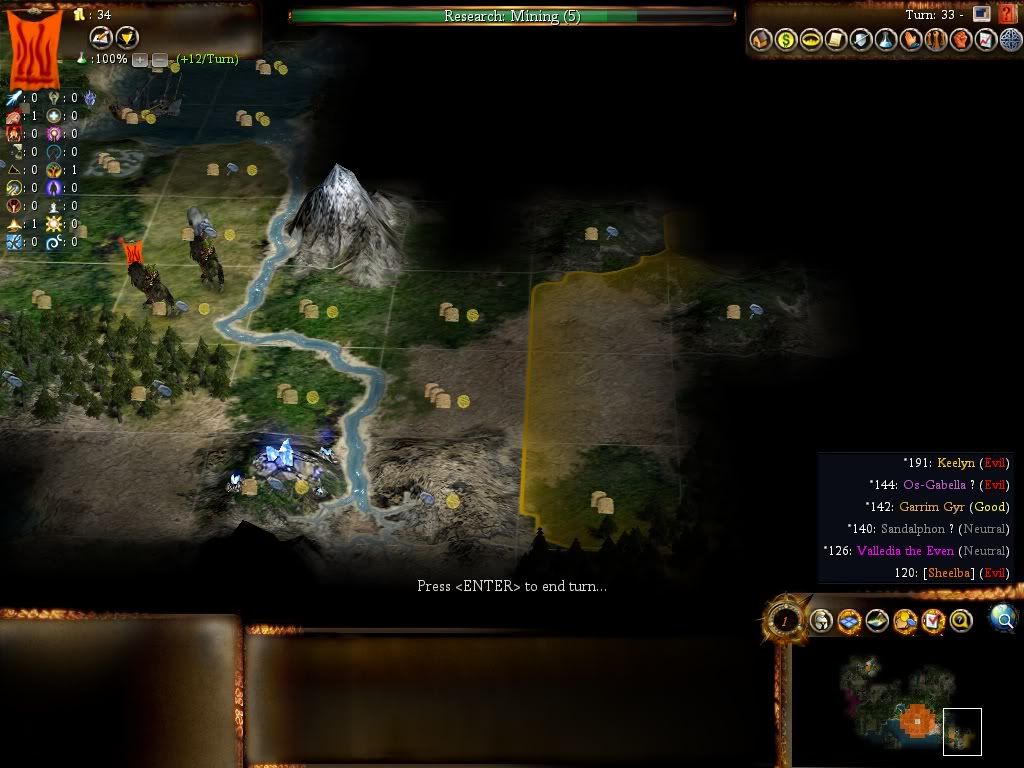Open the main menu monitor icon
Image resolution: width=1024 pixels, height=768 pixels.
point(982,14)
